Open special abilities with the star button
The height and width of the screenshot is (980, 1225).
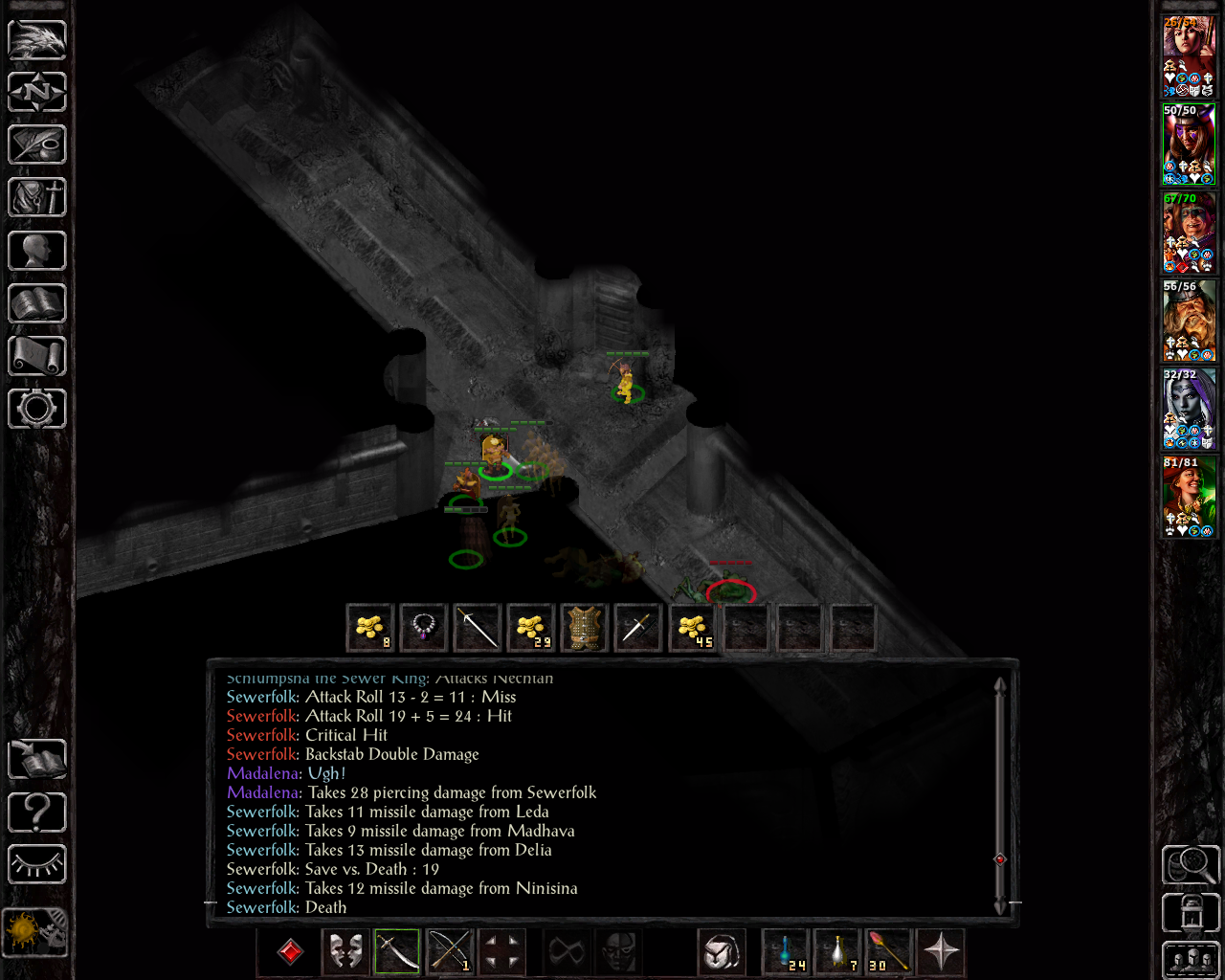tap(941, 951)
